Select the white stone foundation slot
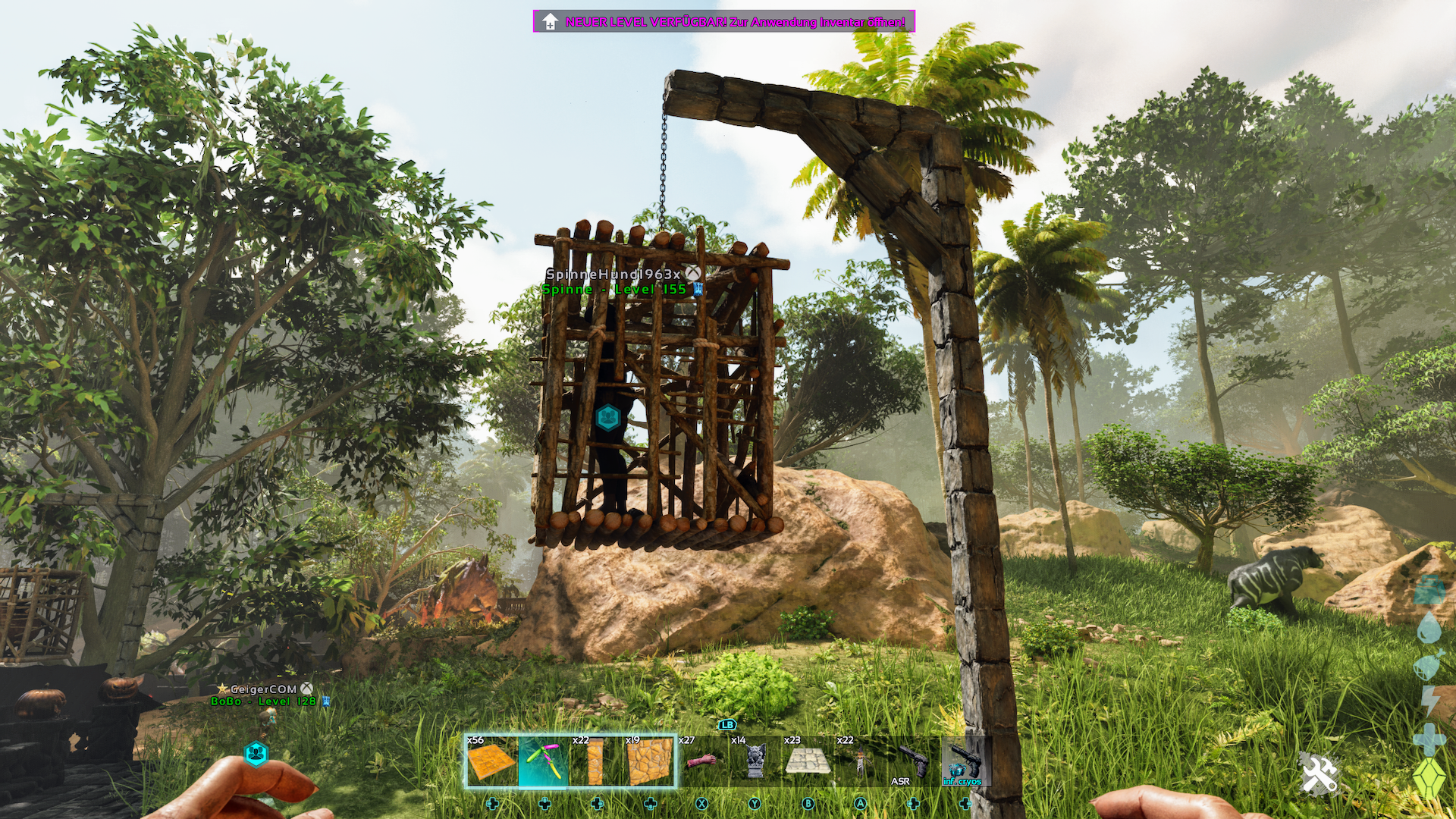The width and height of the screenshot is (1456, 819). (x=808, y=761)
